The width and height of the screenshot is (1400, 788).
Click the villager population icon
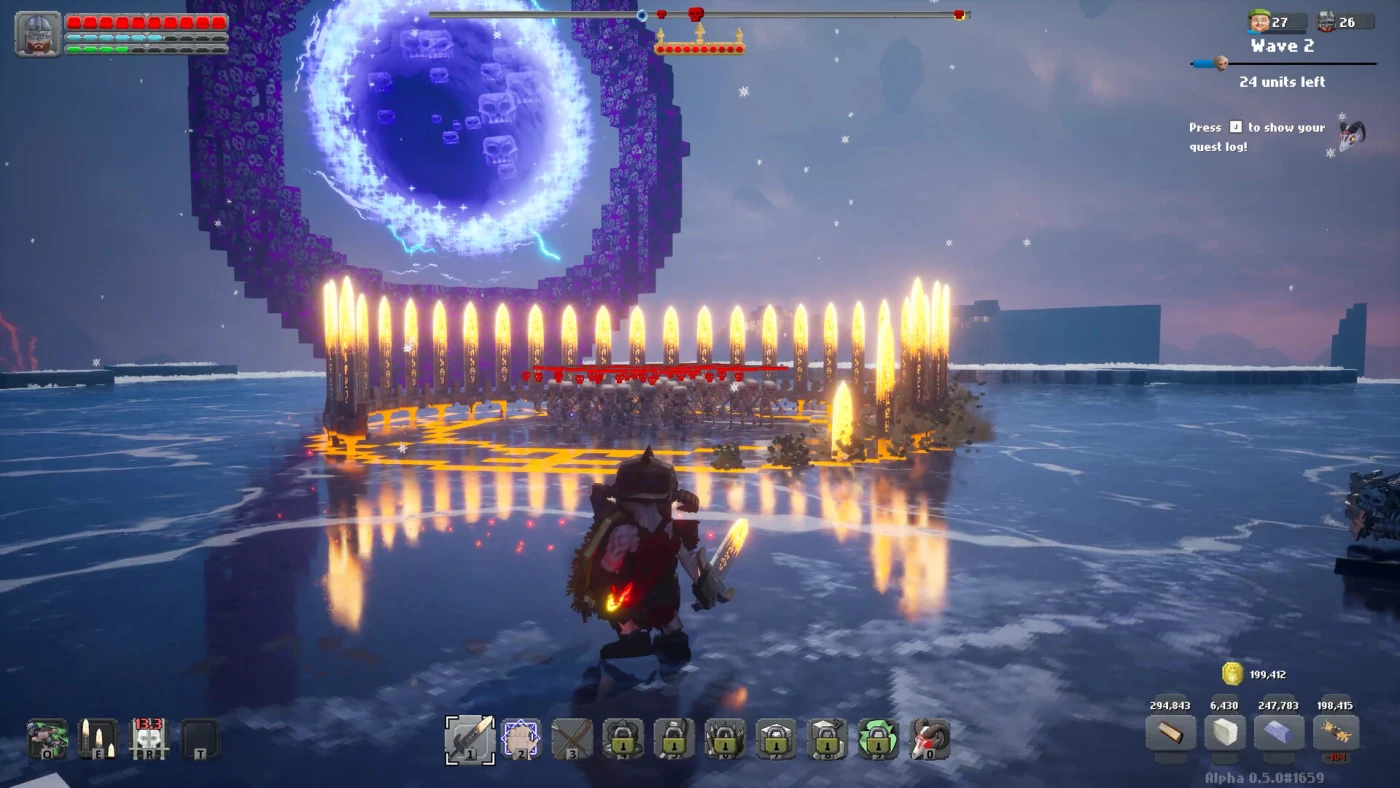coord(1260,22)
